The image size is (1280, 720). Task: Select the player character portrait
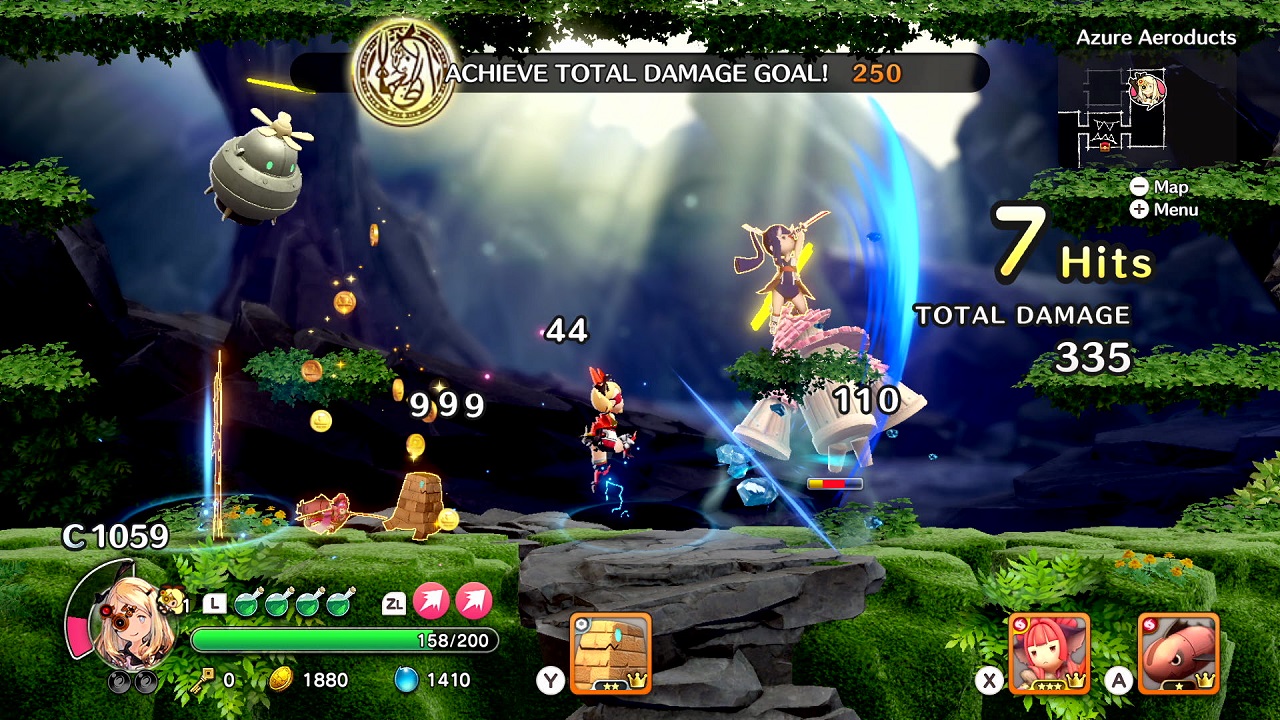[135, 620]
